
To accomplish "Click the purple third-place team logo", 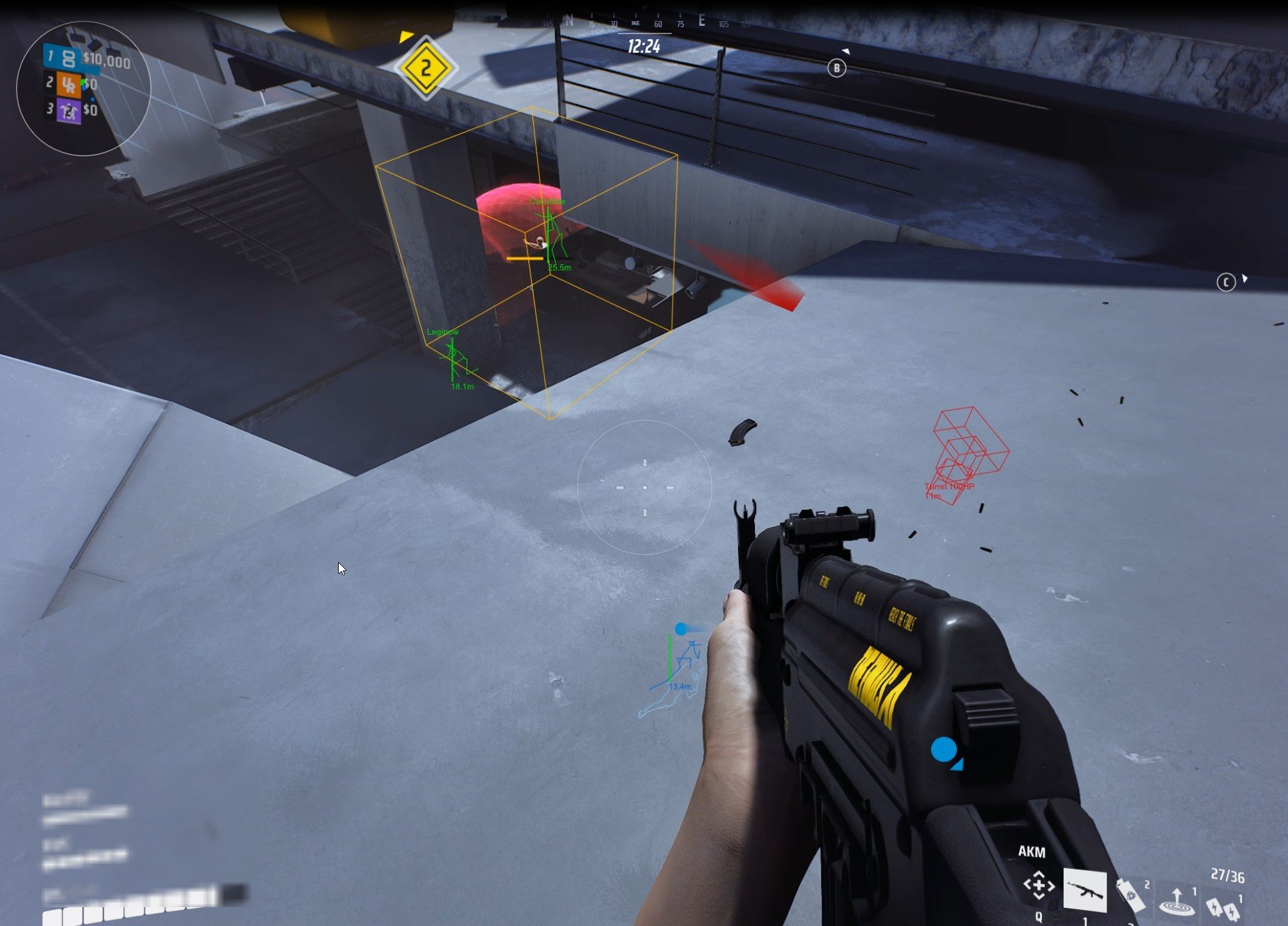I will (x=68, y=110).
